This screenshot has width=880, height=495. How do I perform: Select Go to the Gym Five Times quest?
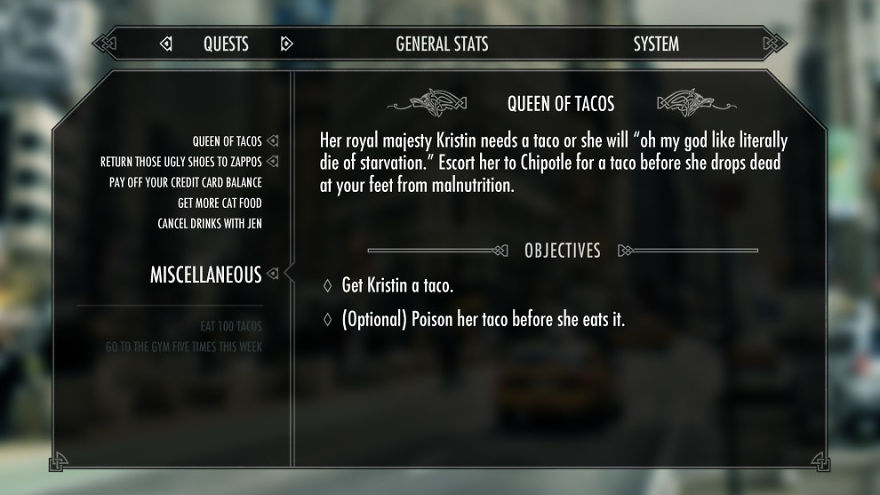click(184, 347)
